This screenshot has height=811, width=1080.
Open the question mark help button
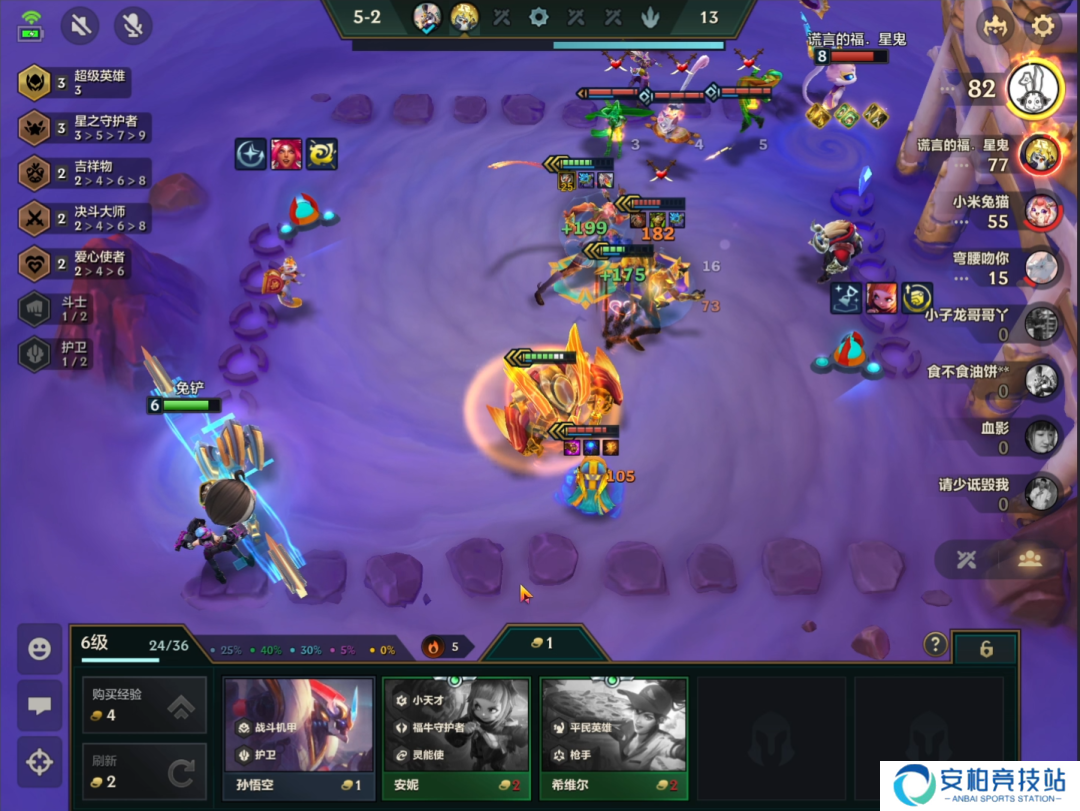(935, 644)
